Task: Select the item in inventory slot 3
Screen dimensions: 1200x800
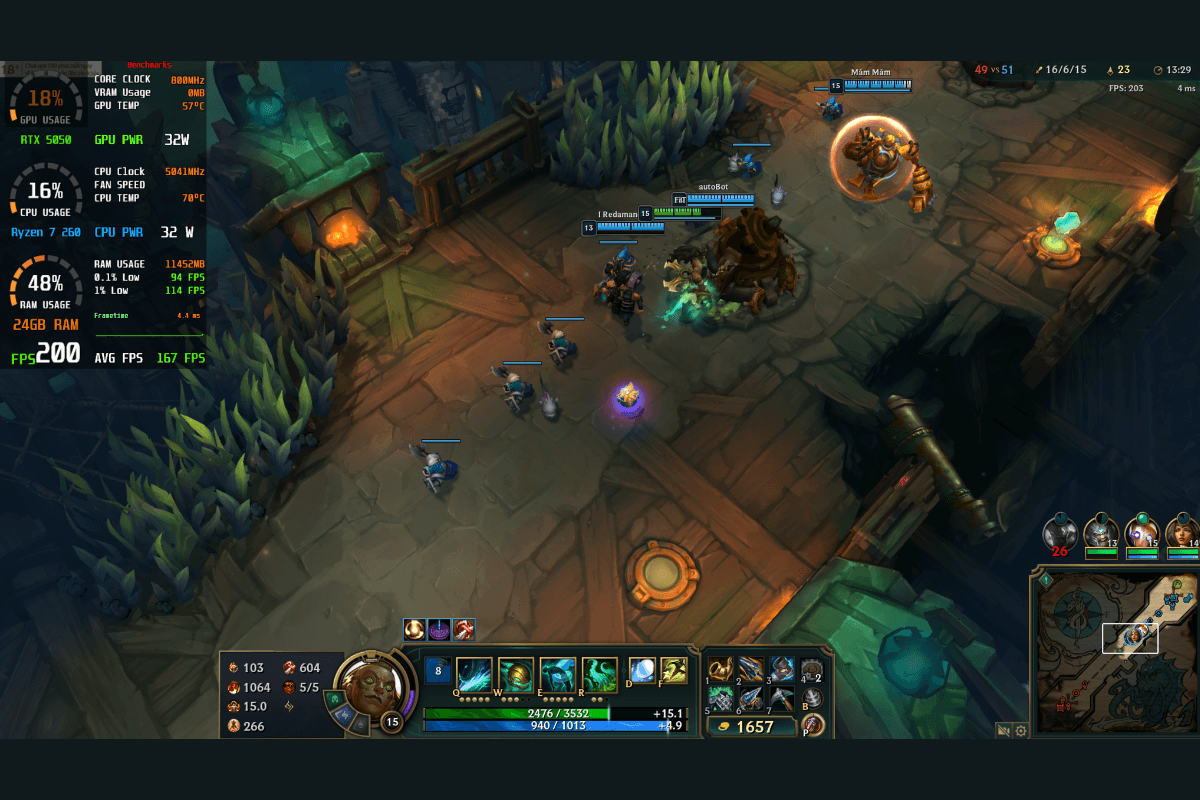Action: pyautogui.click(x=781, y=670)
